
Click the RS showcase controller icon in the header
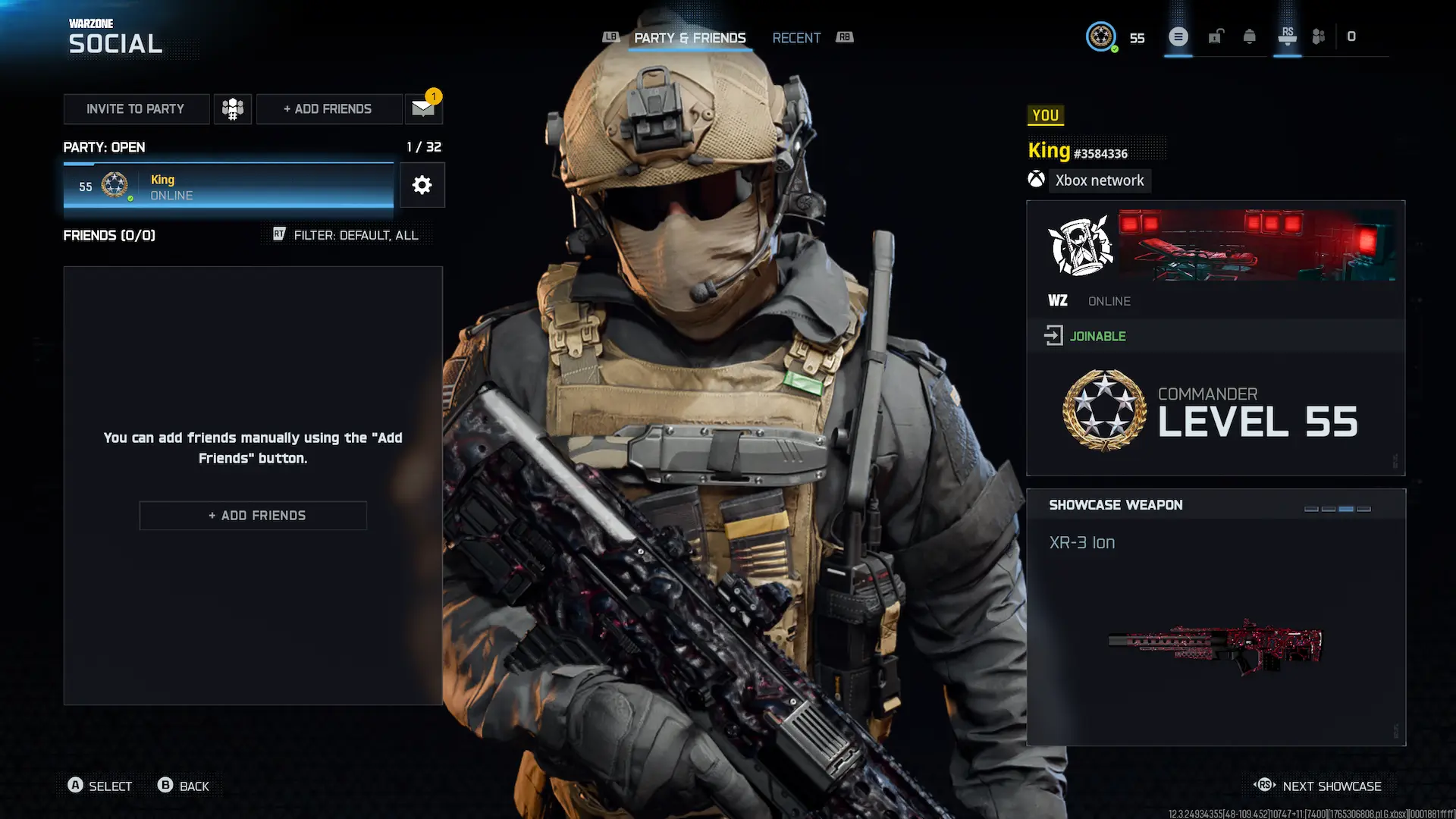click(x=1287, y=36)
